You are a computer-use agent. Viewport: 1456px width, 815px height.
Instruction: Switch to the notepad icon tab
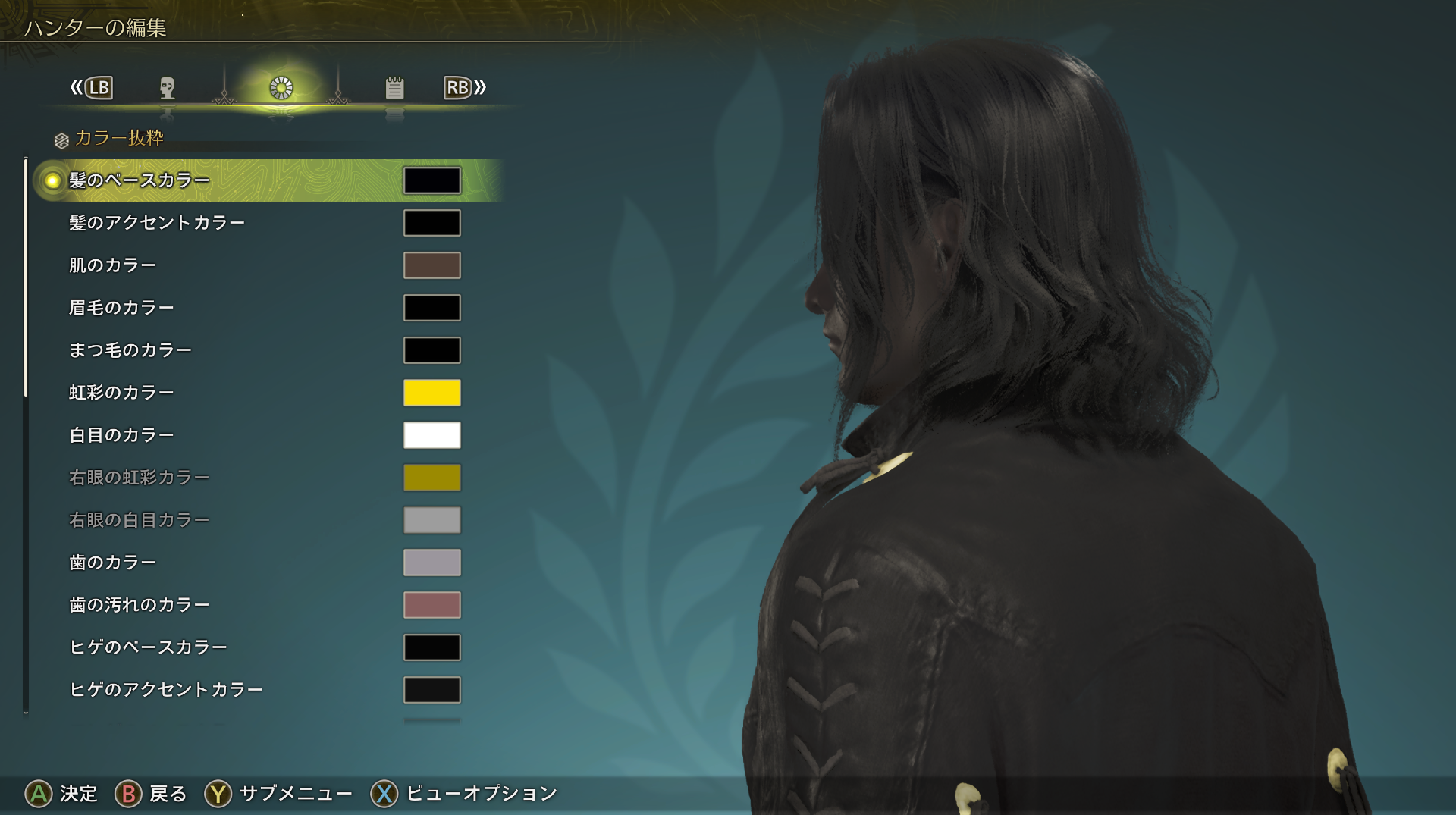pyautogui.click(x=394, y=89)
